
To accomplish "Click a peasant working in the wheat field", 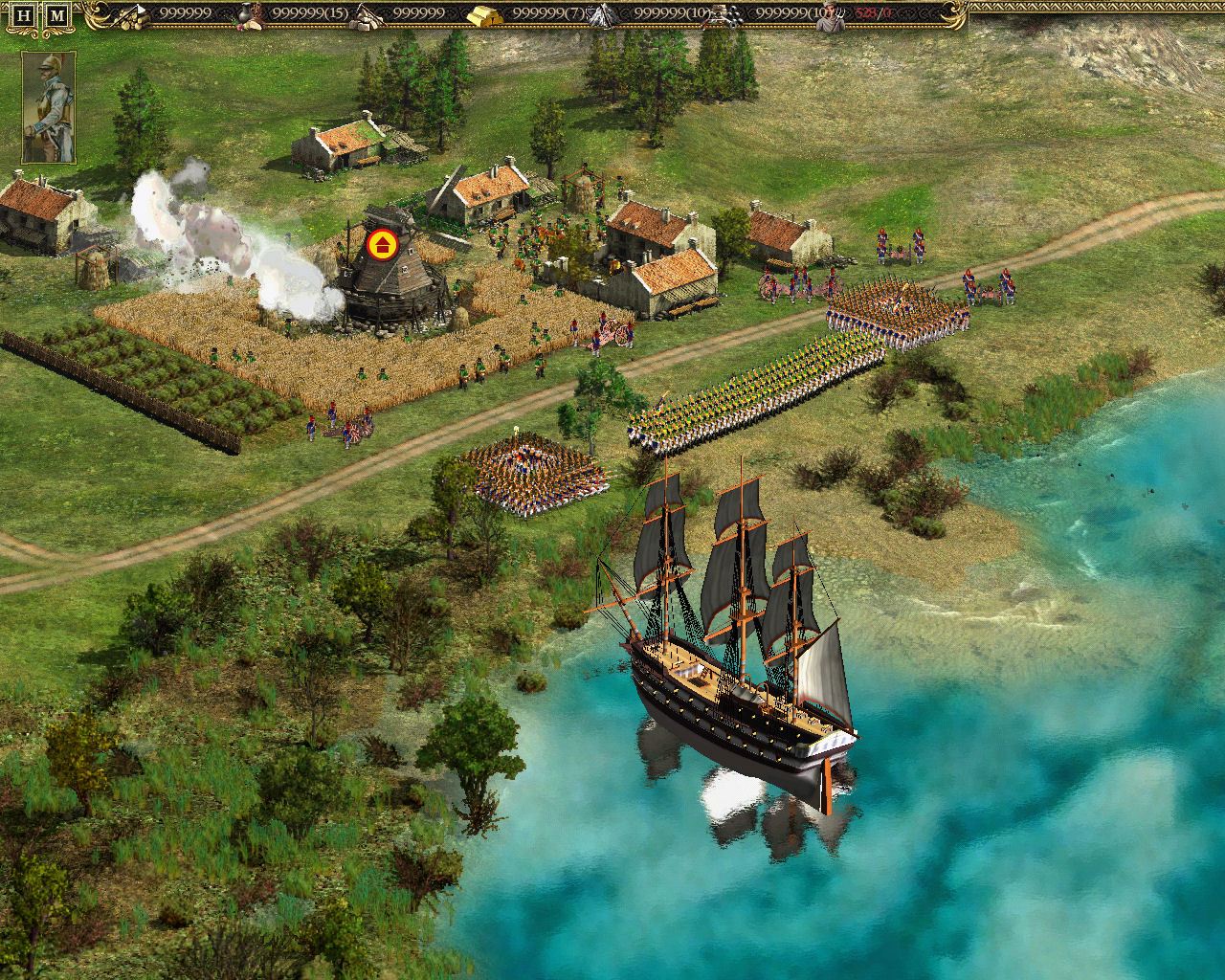I will point(364,373).
